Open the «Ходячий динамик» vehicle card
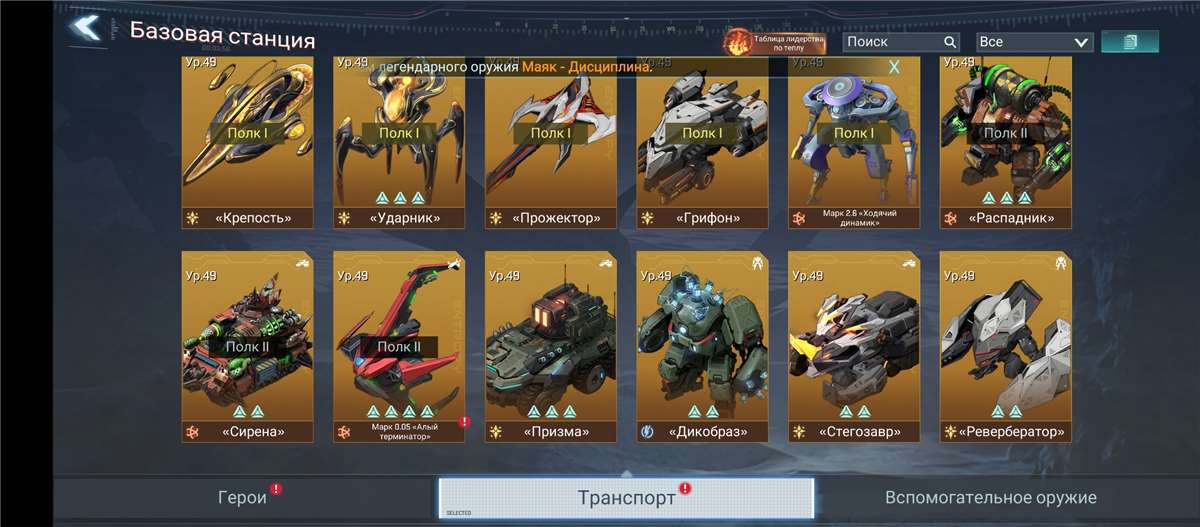The image size is (1200, 527). [x=854, y=142]
